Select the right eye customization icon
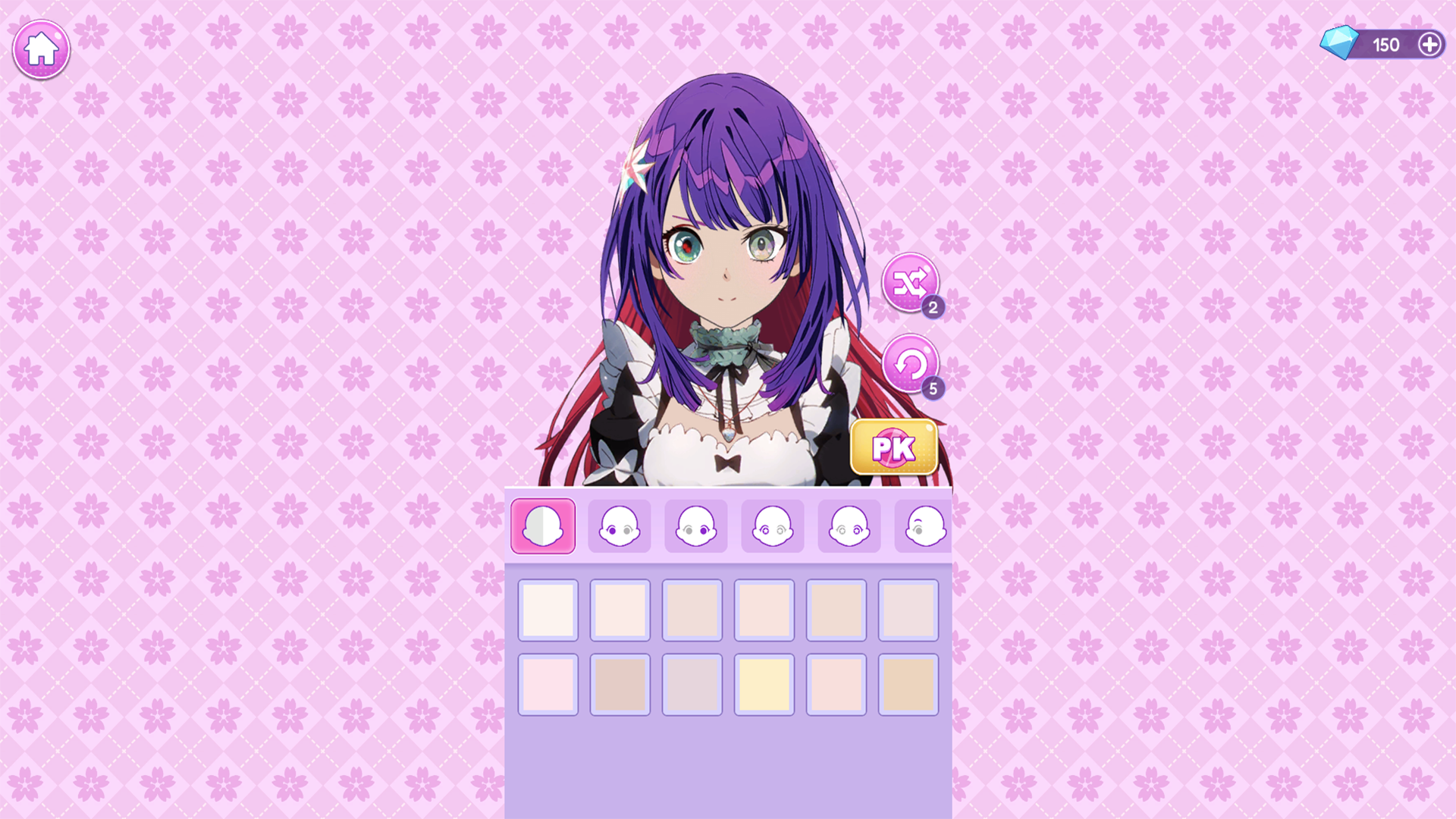1456x819 pixels. pos(695,526)
